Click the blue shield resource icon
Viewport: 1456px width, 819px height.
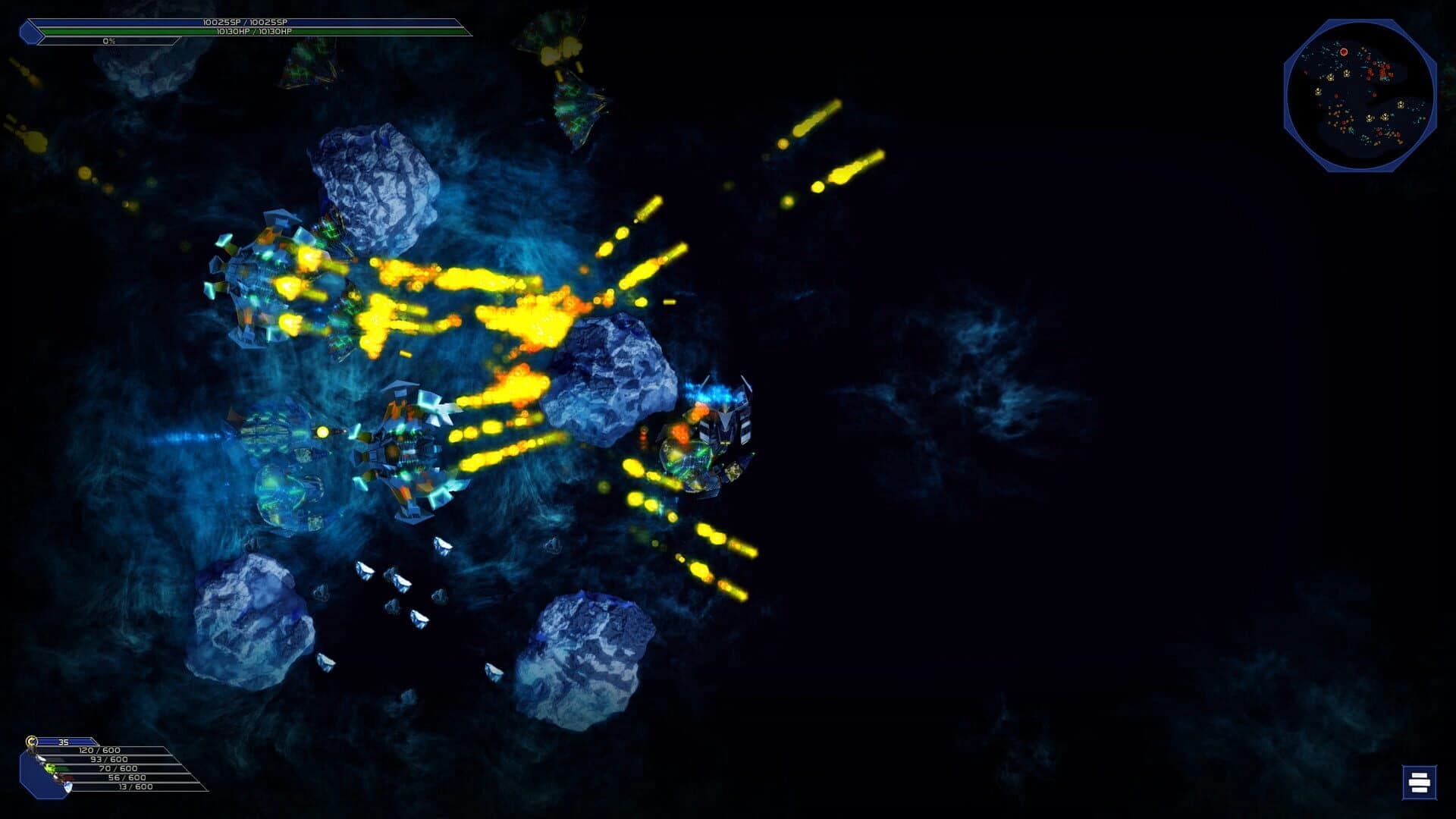click(68, 787)
